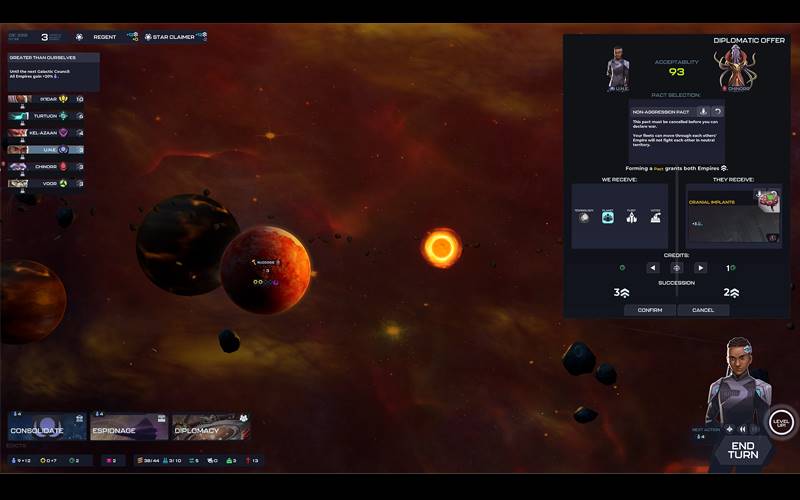
Task: Select the Technology option under We Receive
Action: [583, 216]
